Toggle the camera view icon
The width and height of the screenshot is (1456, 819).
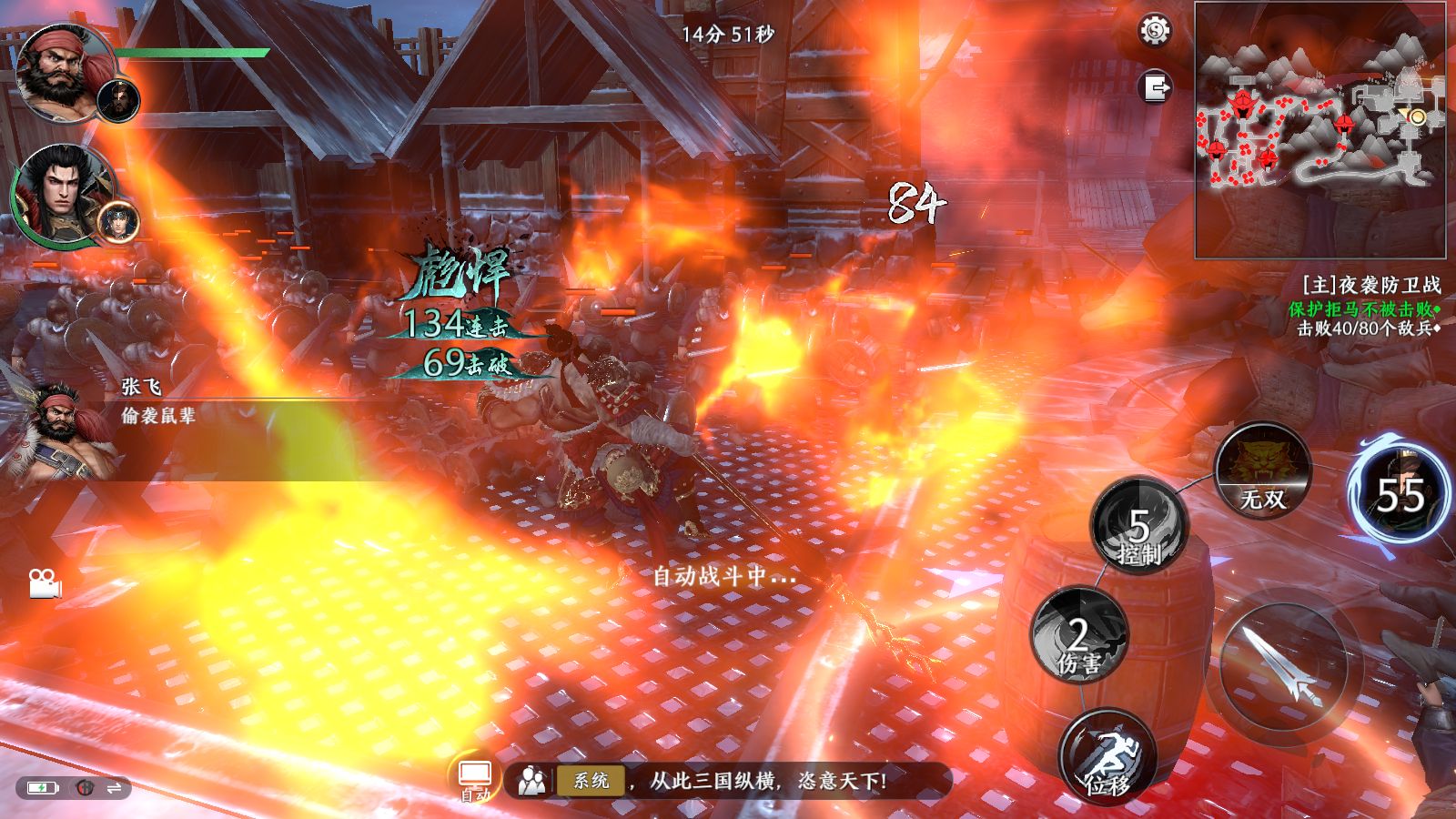pos(44,583)
